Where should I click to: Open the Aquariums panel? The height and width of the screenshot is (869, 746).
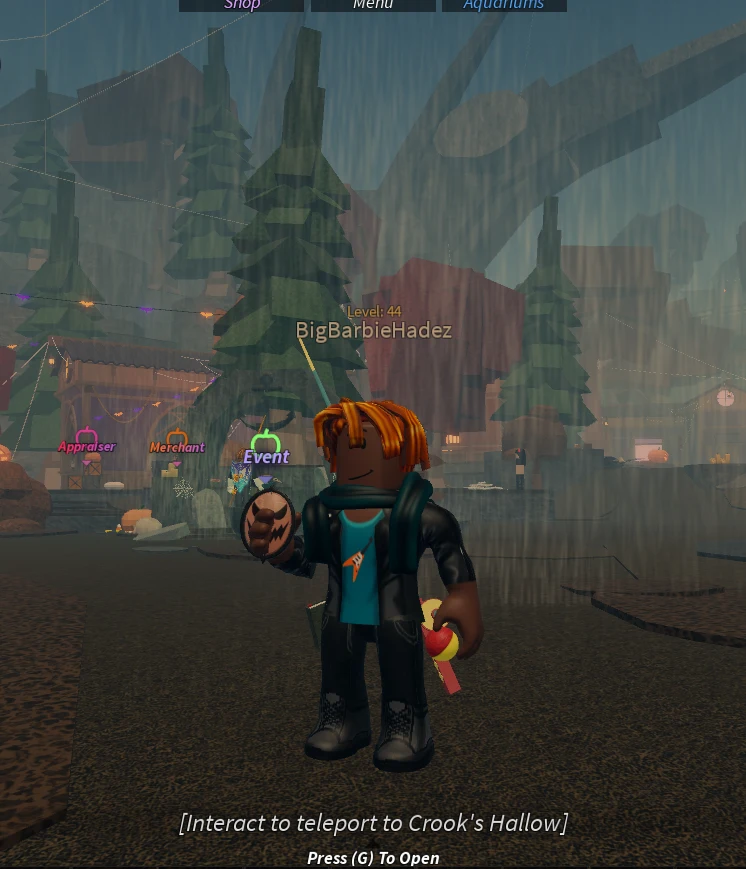(504, 5)
